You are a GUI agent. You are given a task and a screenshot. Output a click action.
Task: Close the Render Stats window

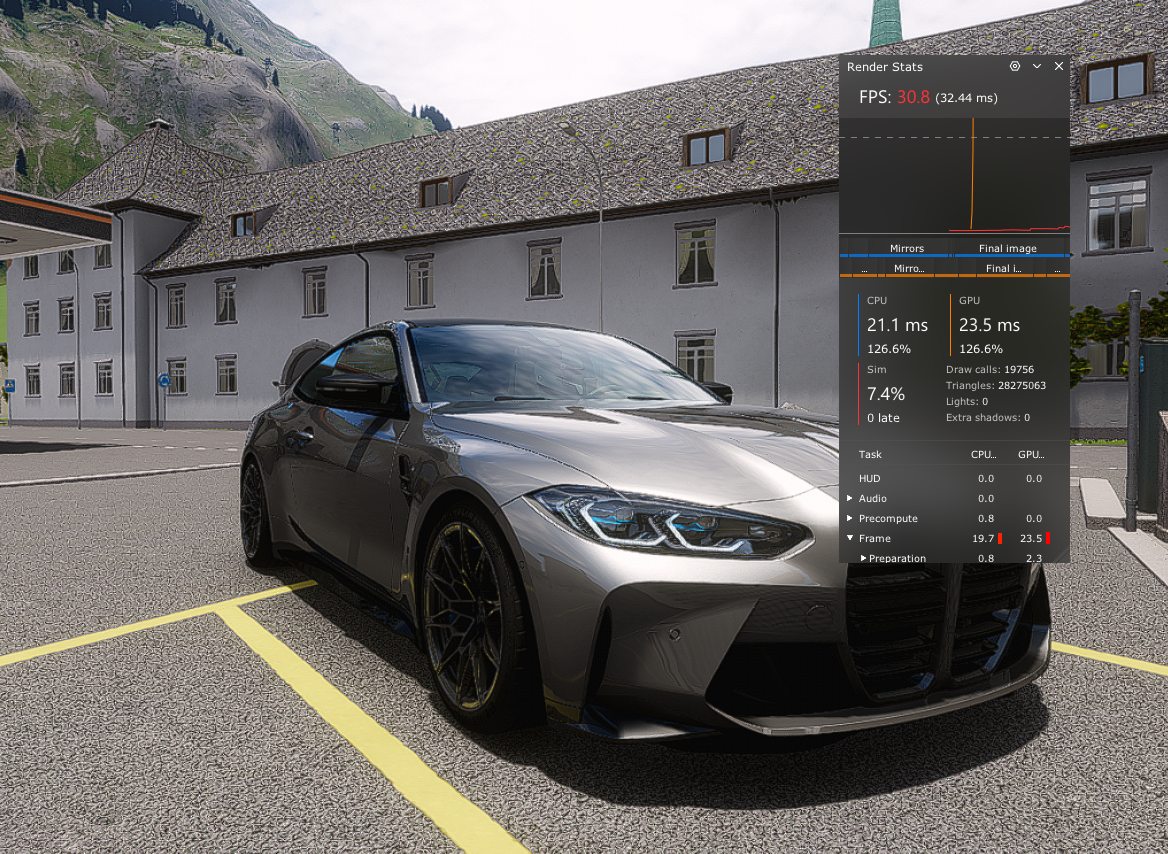click(1059, 66)
